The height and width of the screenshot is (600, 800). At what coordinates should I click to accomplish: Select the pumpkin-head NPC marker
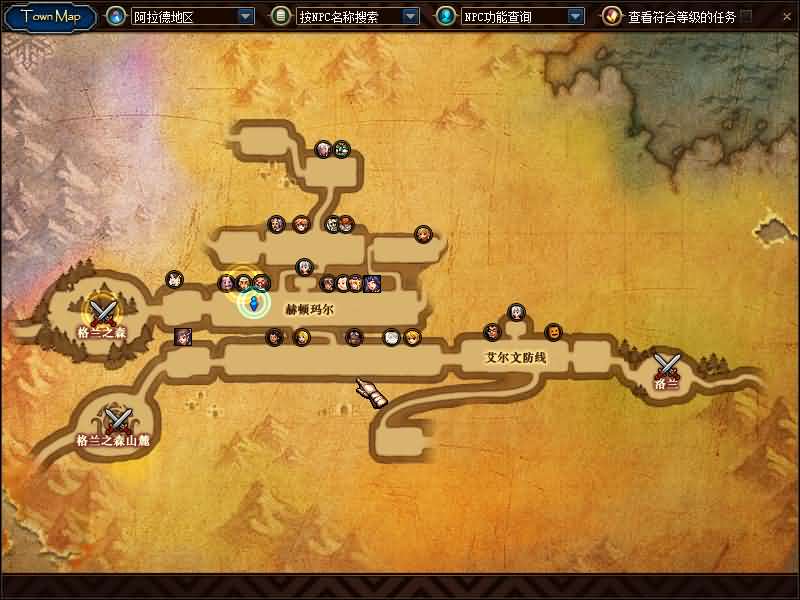coord(553,331)
